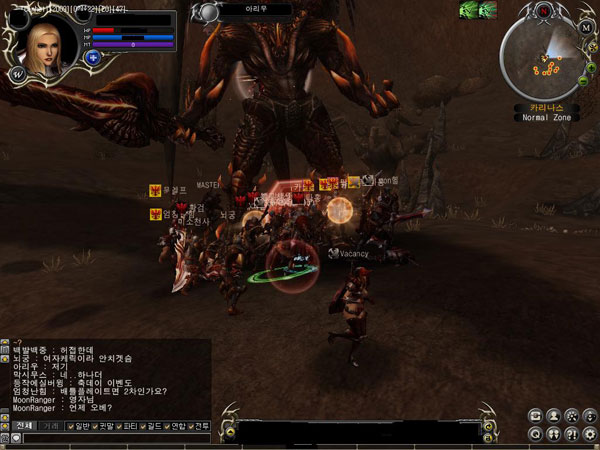Toggle the 전투 combat filter checkbox
This screenshot has width=600, height=450.
tap(190, 427)
